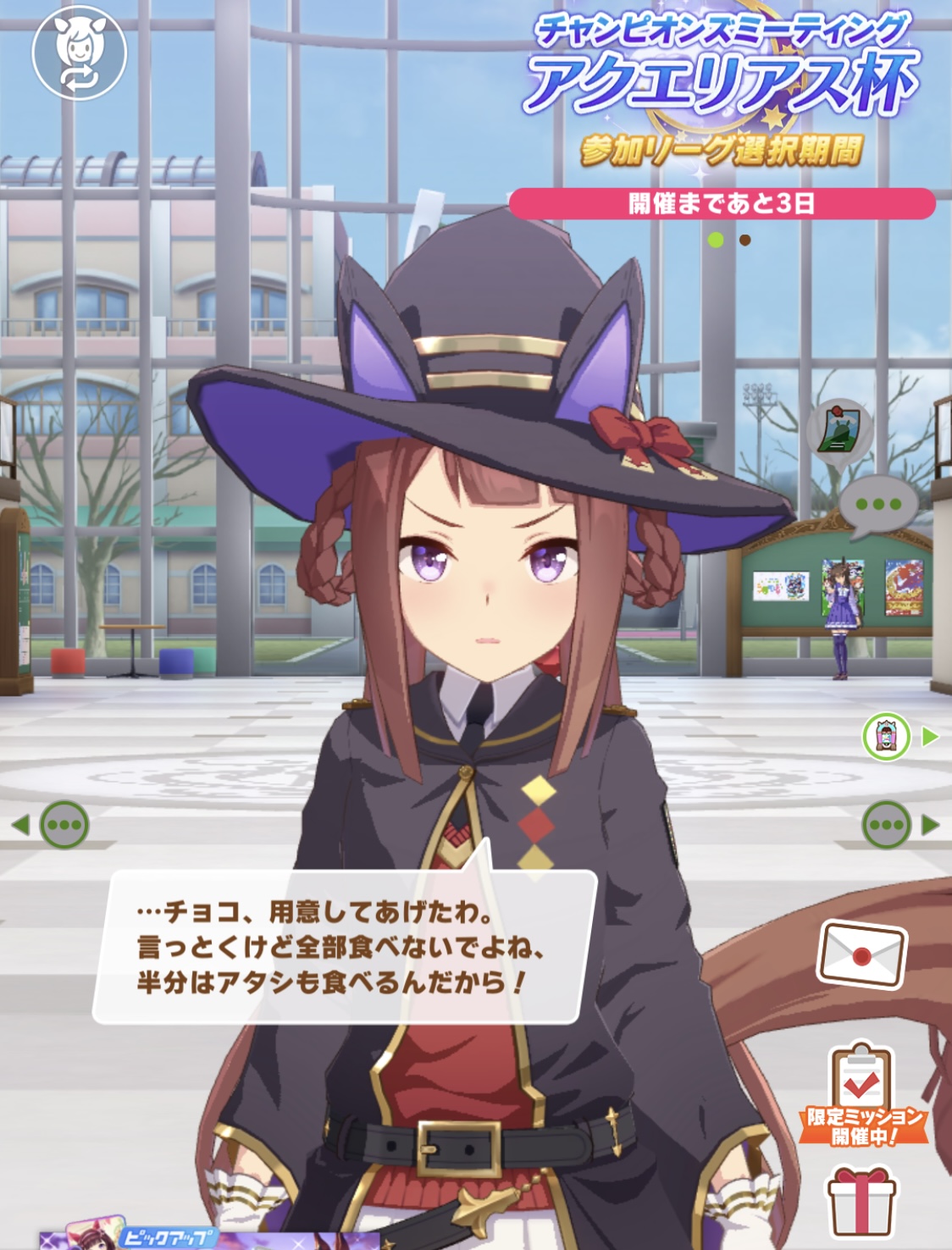
Task: Tap the character swap icon
Action: (x=79, y=53)
